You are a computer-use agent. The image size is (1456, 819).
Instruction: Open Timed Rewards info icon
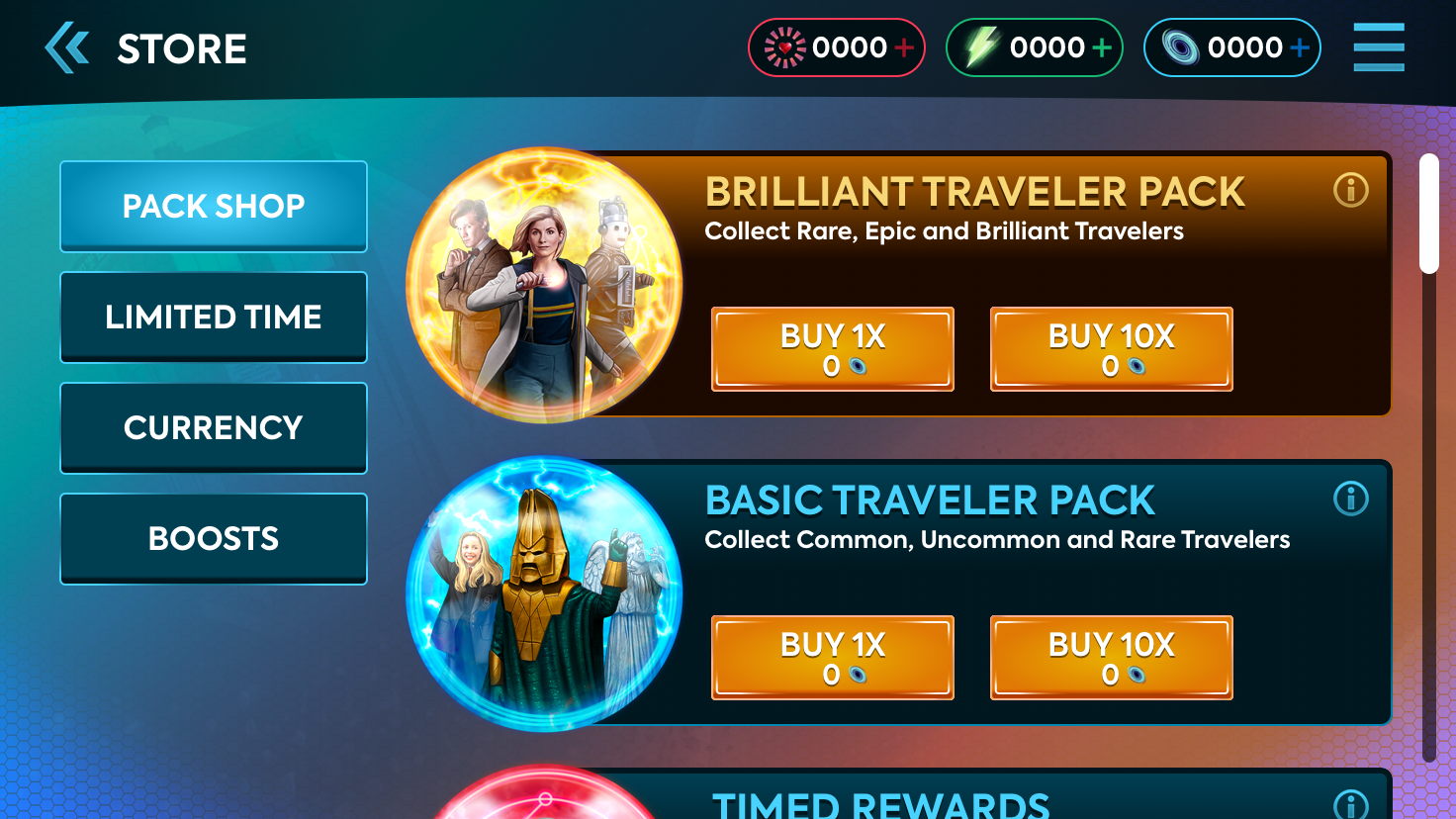1350,805
